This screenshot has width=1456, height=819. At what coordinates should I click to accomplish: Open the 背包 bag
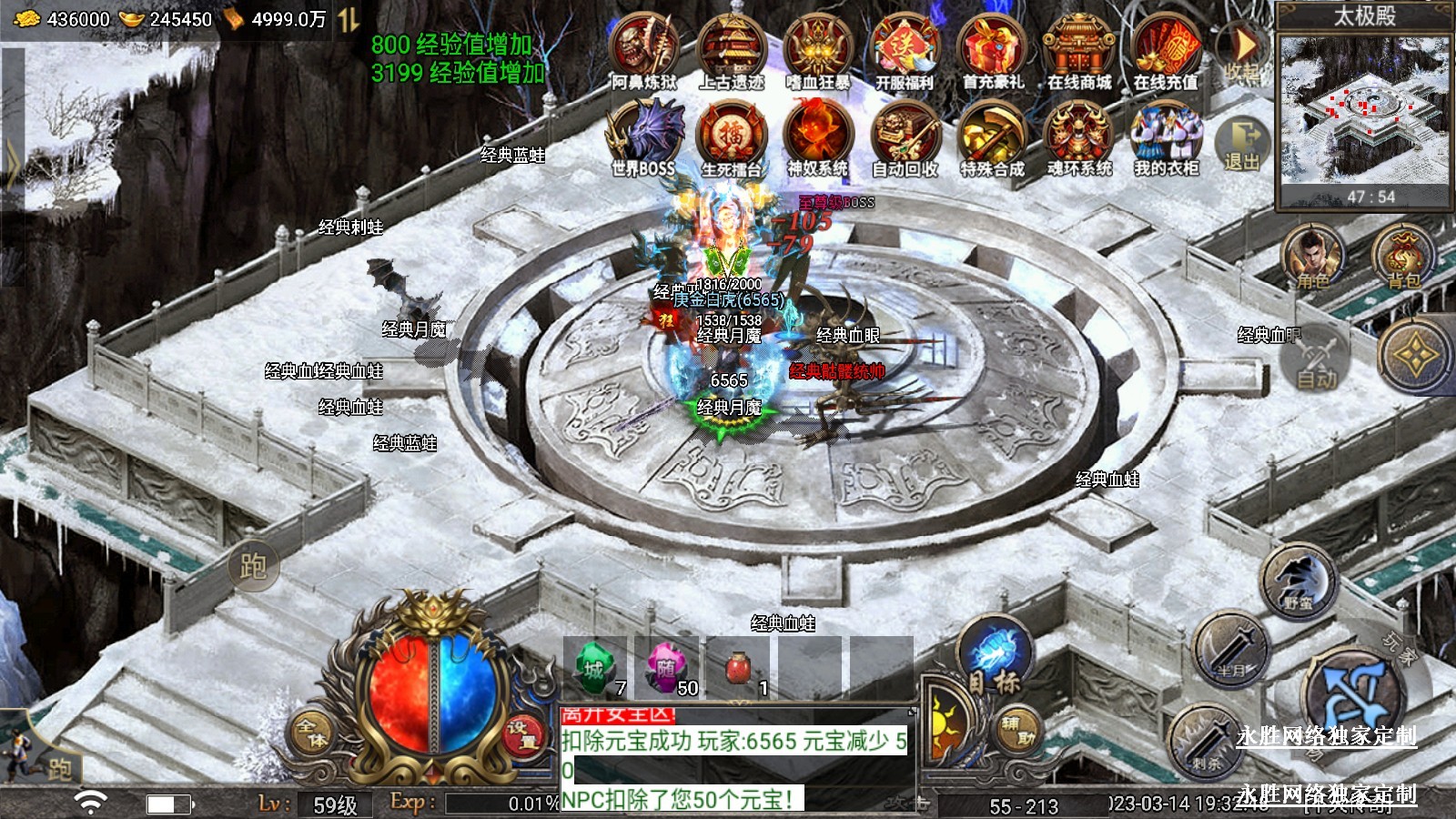[x=1403, y=258]
